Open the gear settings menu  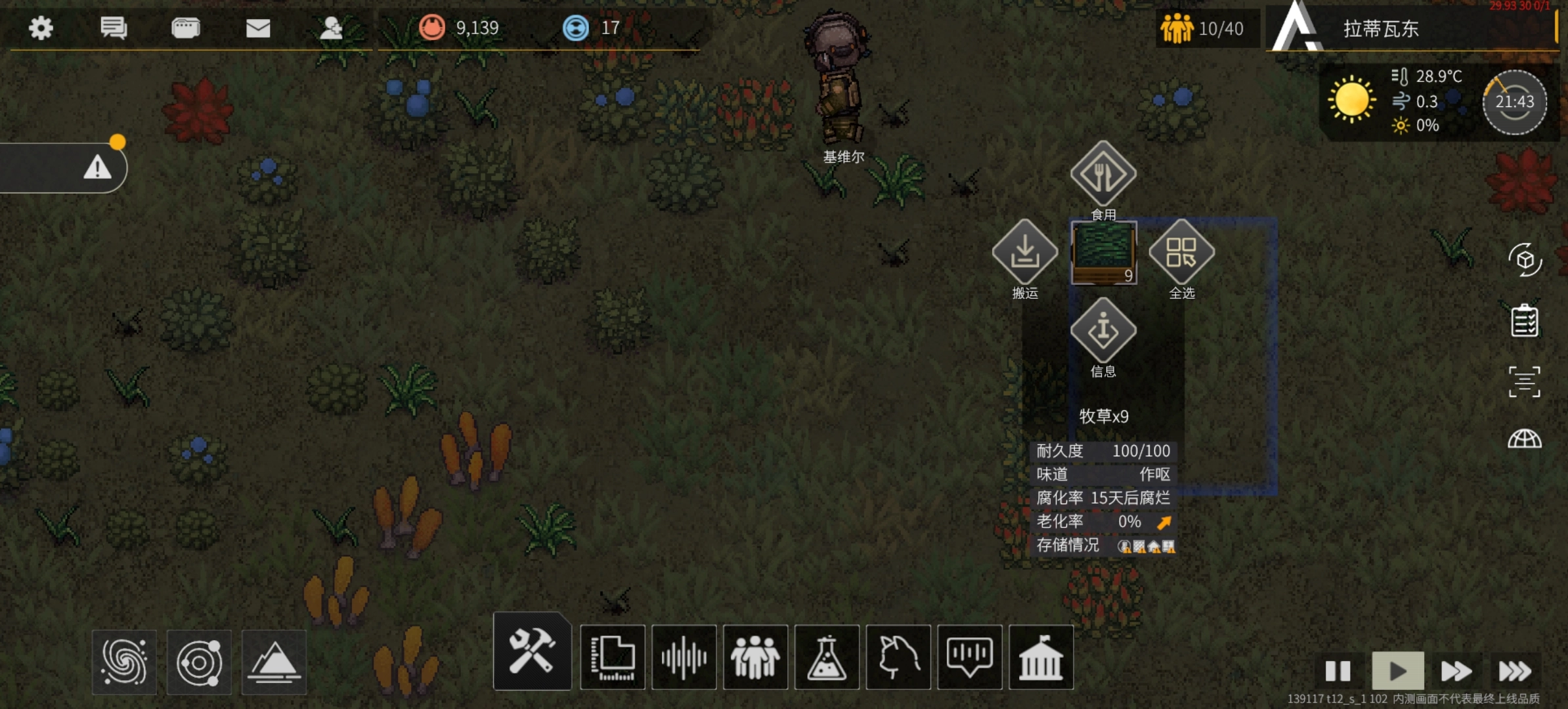(x=41, y=28)
